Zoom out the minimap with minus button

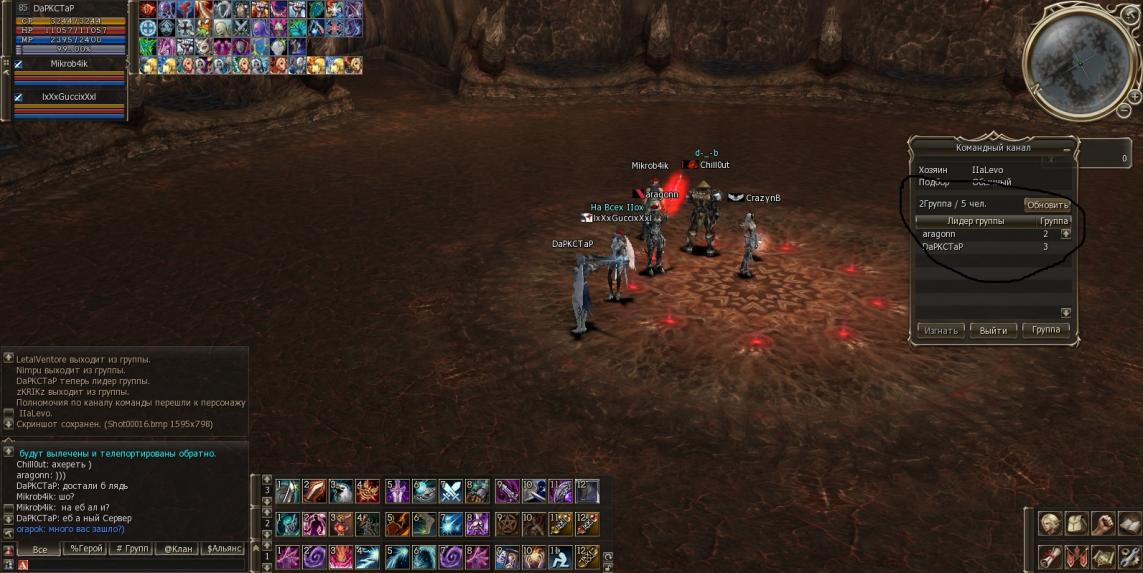click(x=1124, y=109)
